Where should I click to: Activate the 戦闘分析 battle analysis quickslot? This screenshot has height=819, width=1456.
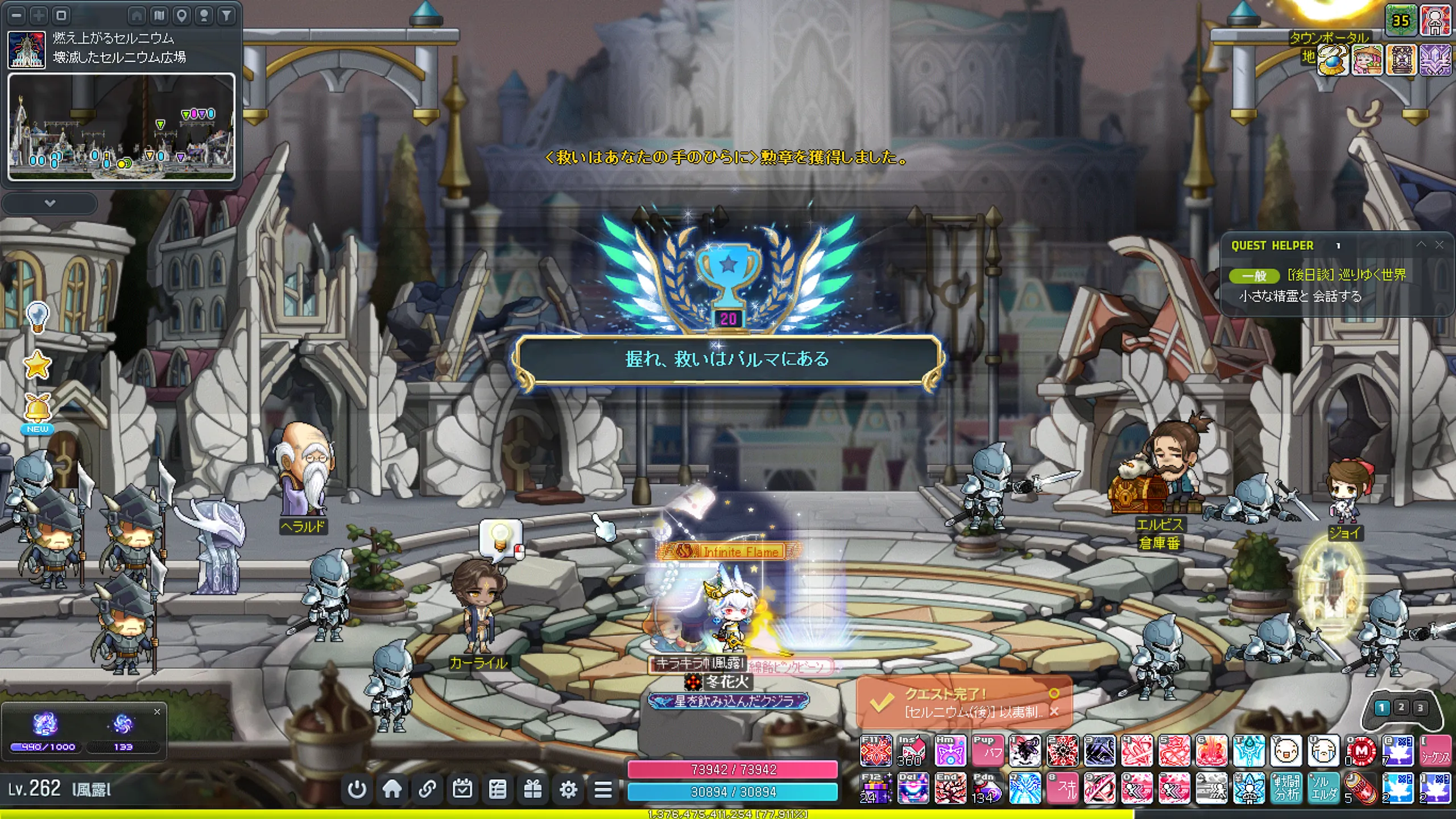(1286, 789)
